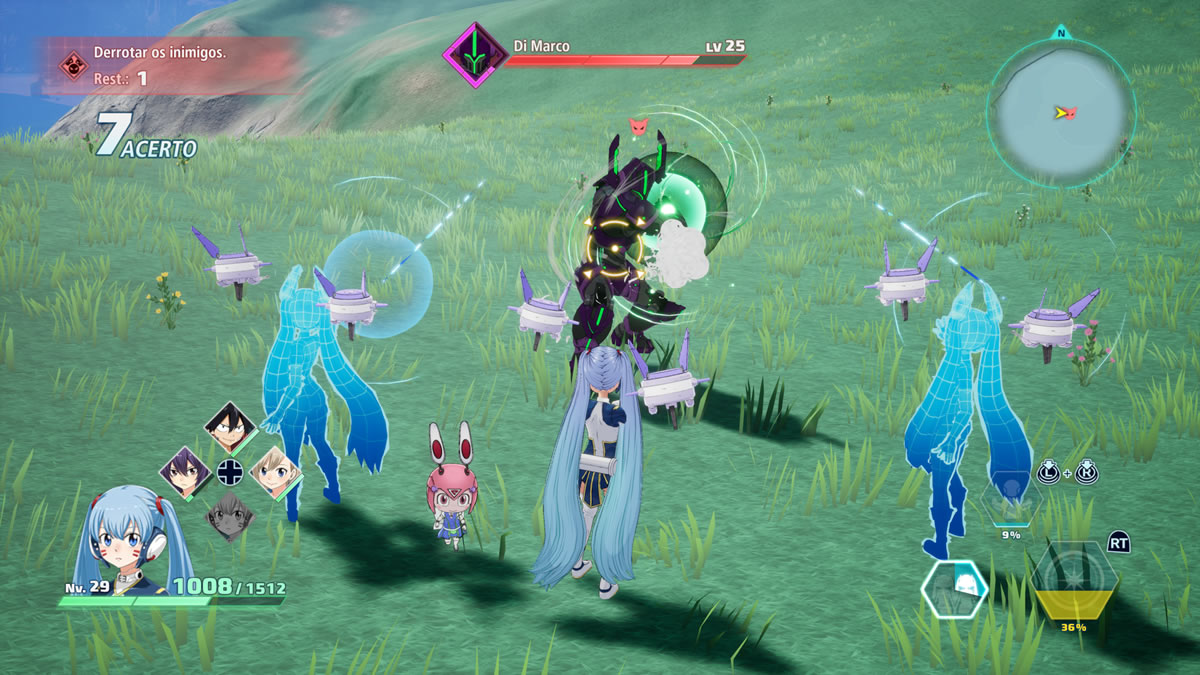Activate the 9% hexagon special ability
Image resolution: width=1200 pixels, height=675 pixels.
click(1012, 500)
